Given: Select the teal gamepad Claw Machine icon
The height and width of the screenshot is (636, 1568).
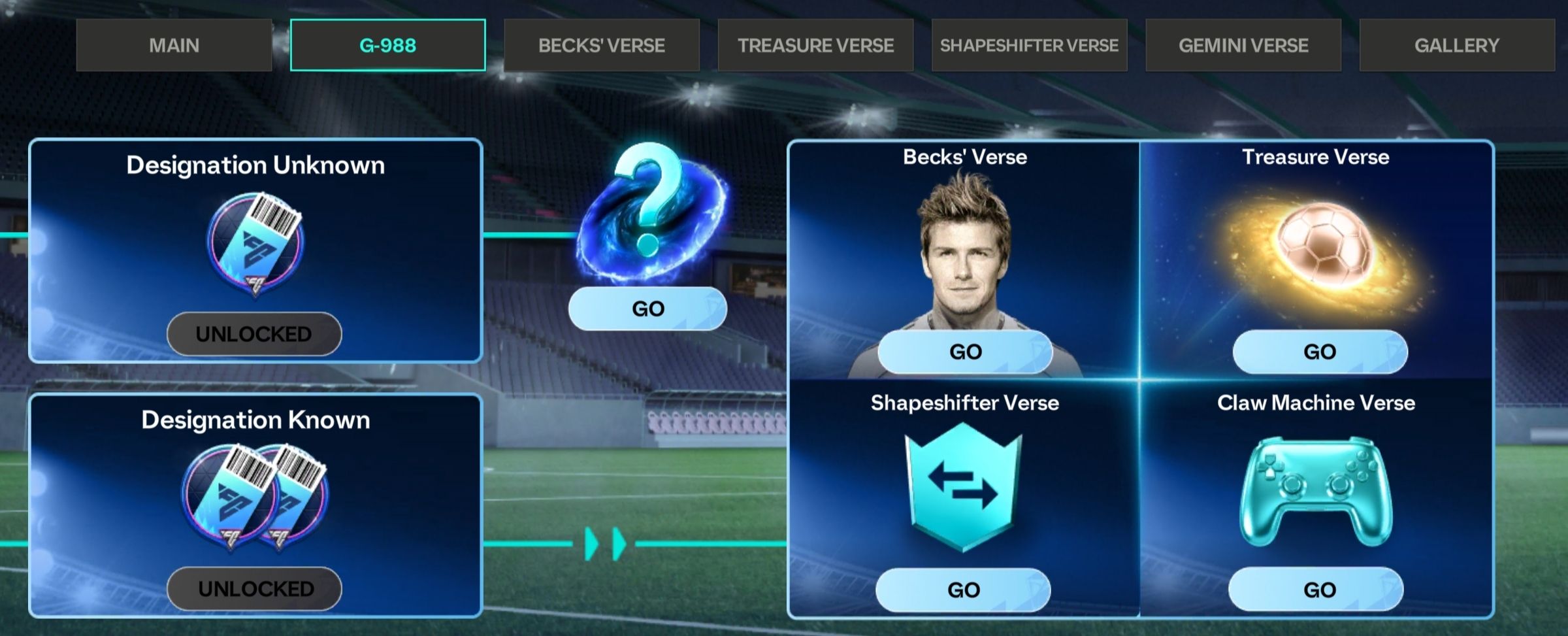Looking at the screenshot, I should [x=1316, y=490].
